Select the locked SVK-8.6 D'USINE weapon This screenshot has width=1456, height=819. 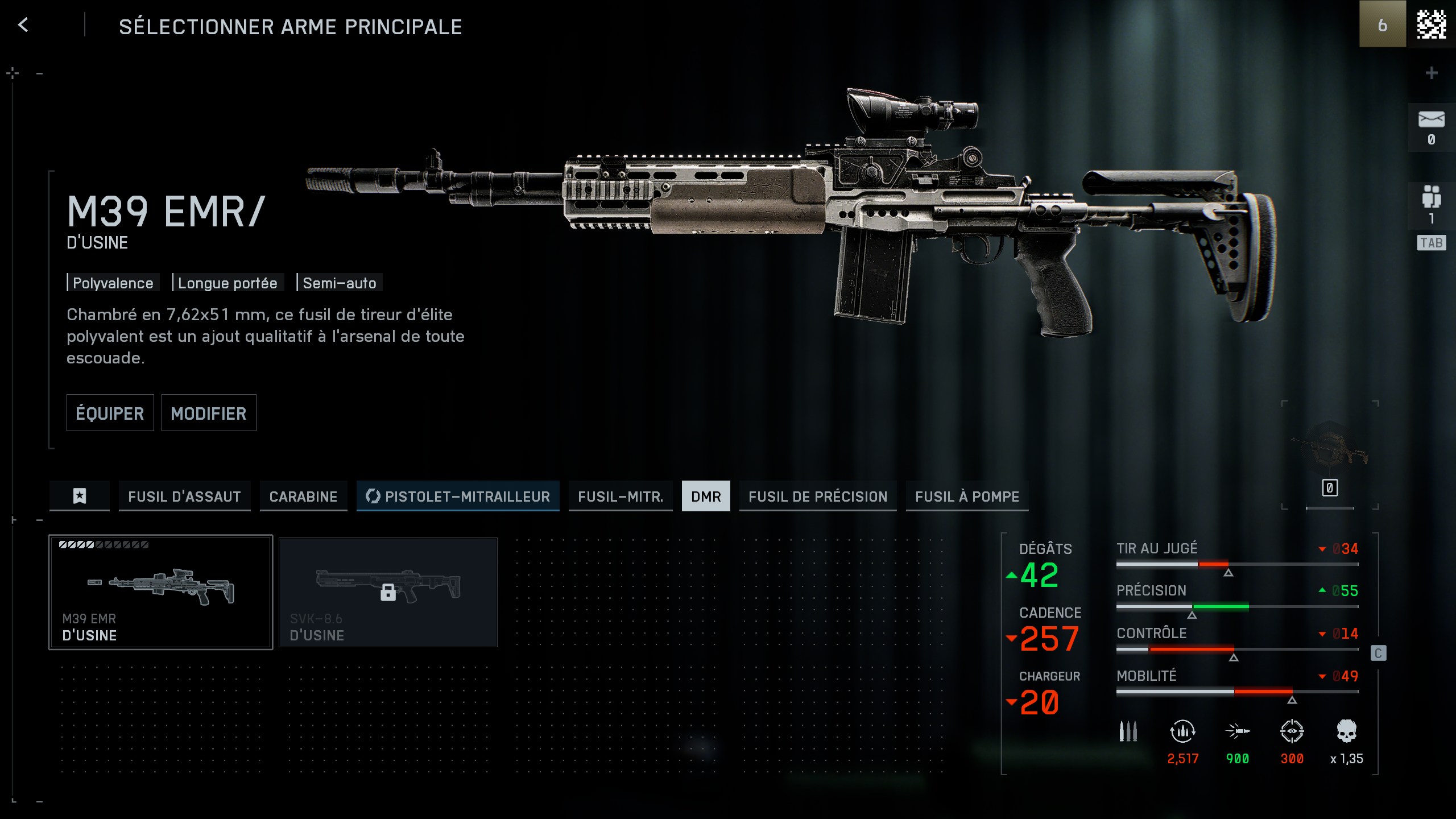[x=388, y=591]
